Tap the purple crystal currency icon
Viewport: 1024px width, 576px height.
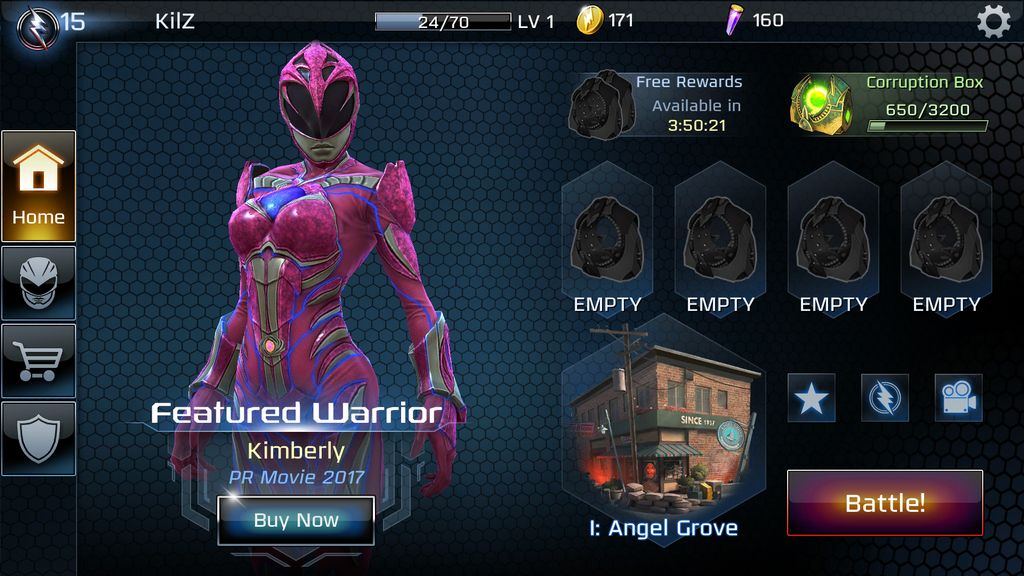[x=736, y=20]
